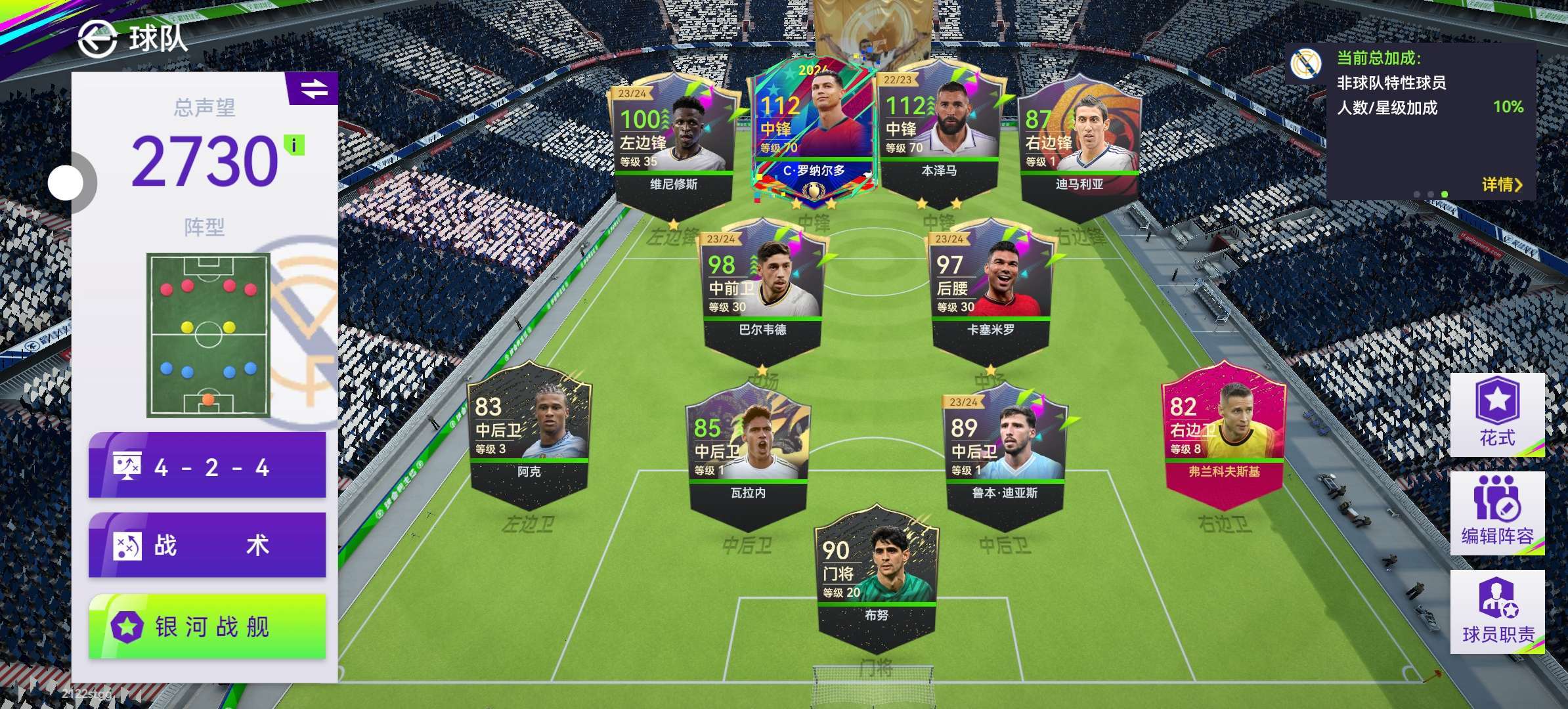This screenshot has height=709, width=1568.
Task: Open the 详情 bonus details
Action: [1501, 184]
